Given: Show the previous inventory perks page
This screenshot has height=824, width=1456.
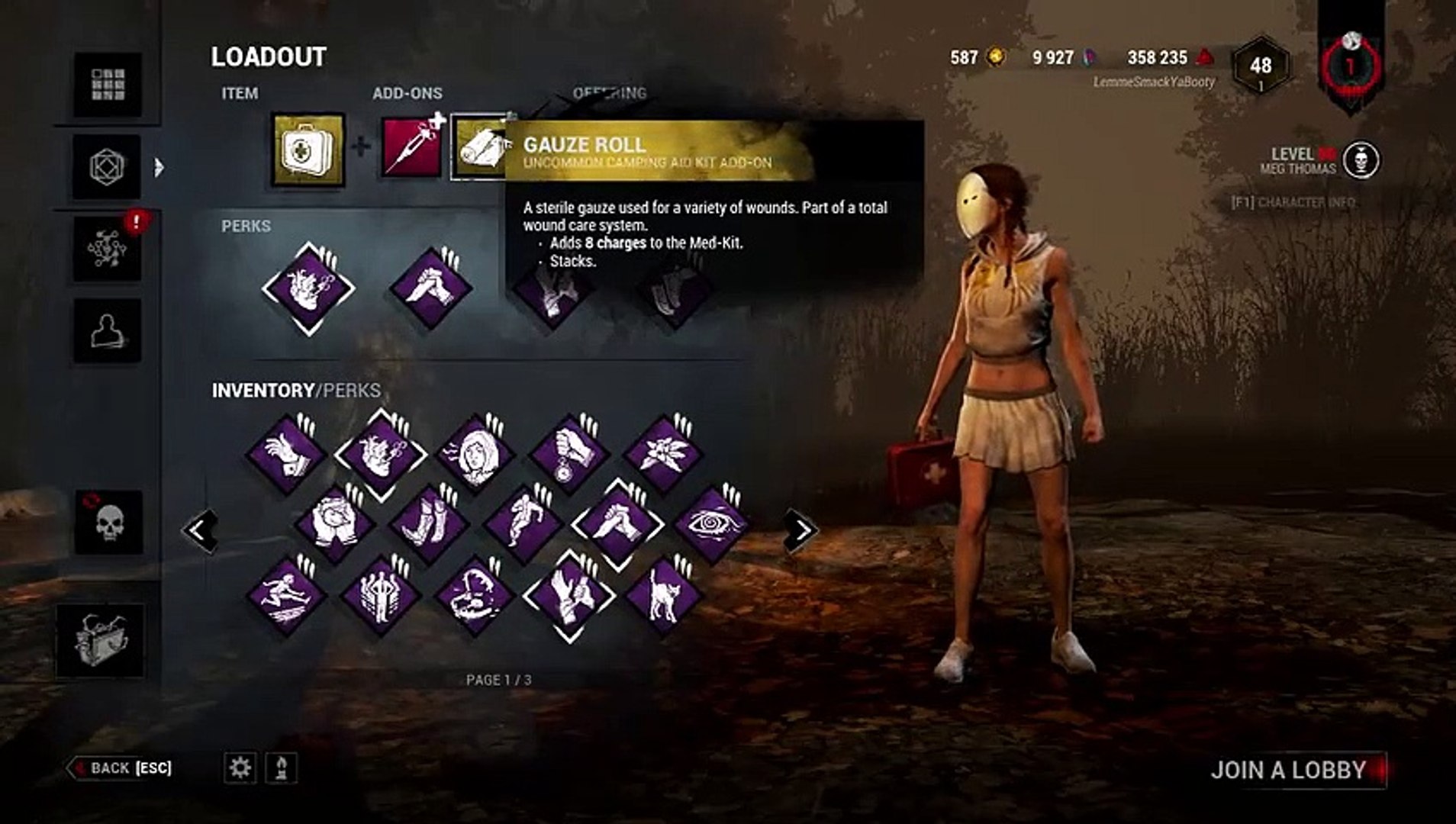Looking at the screenshot, I should [x=200, y=530].
